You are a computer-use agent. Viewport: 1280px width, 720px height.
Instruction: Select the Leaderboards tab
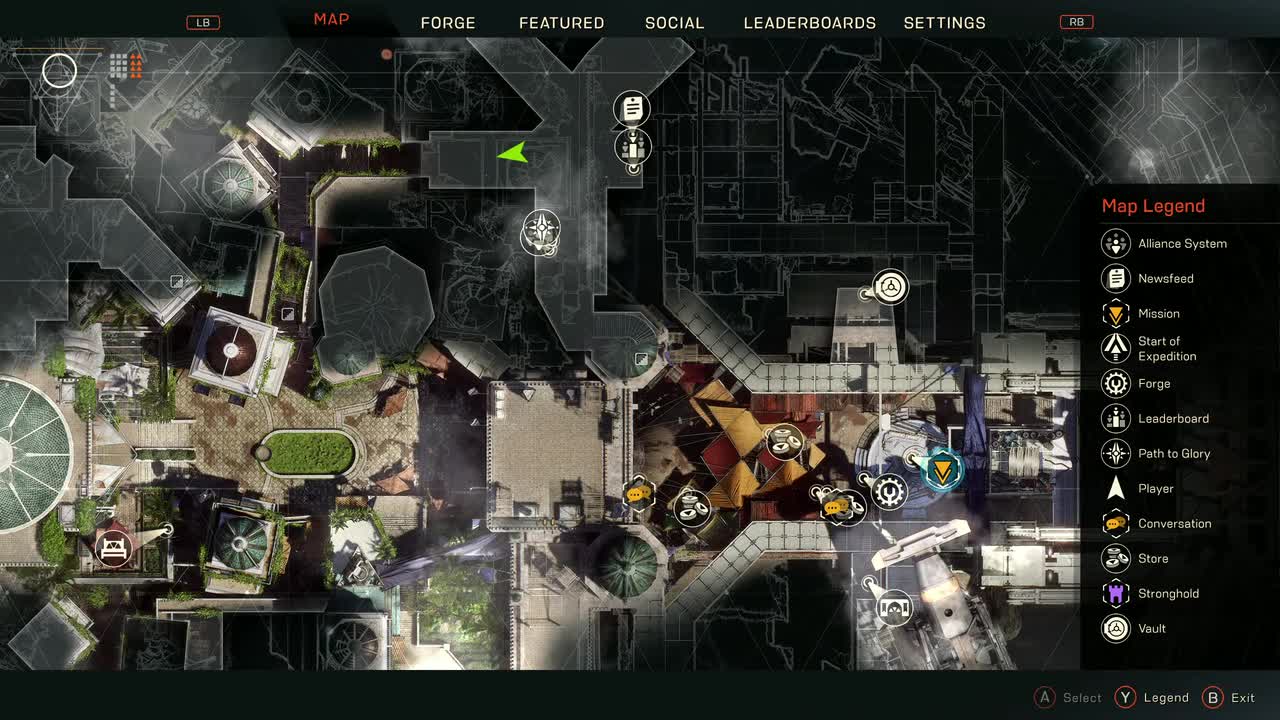pyautogui.click(x=809, y=23)
